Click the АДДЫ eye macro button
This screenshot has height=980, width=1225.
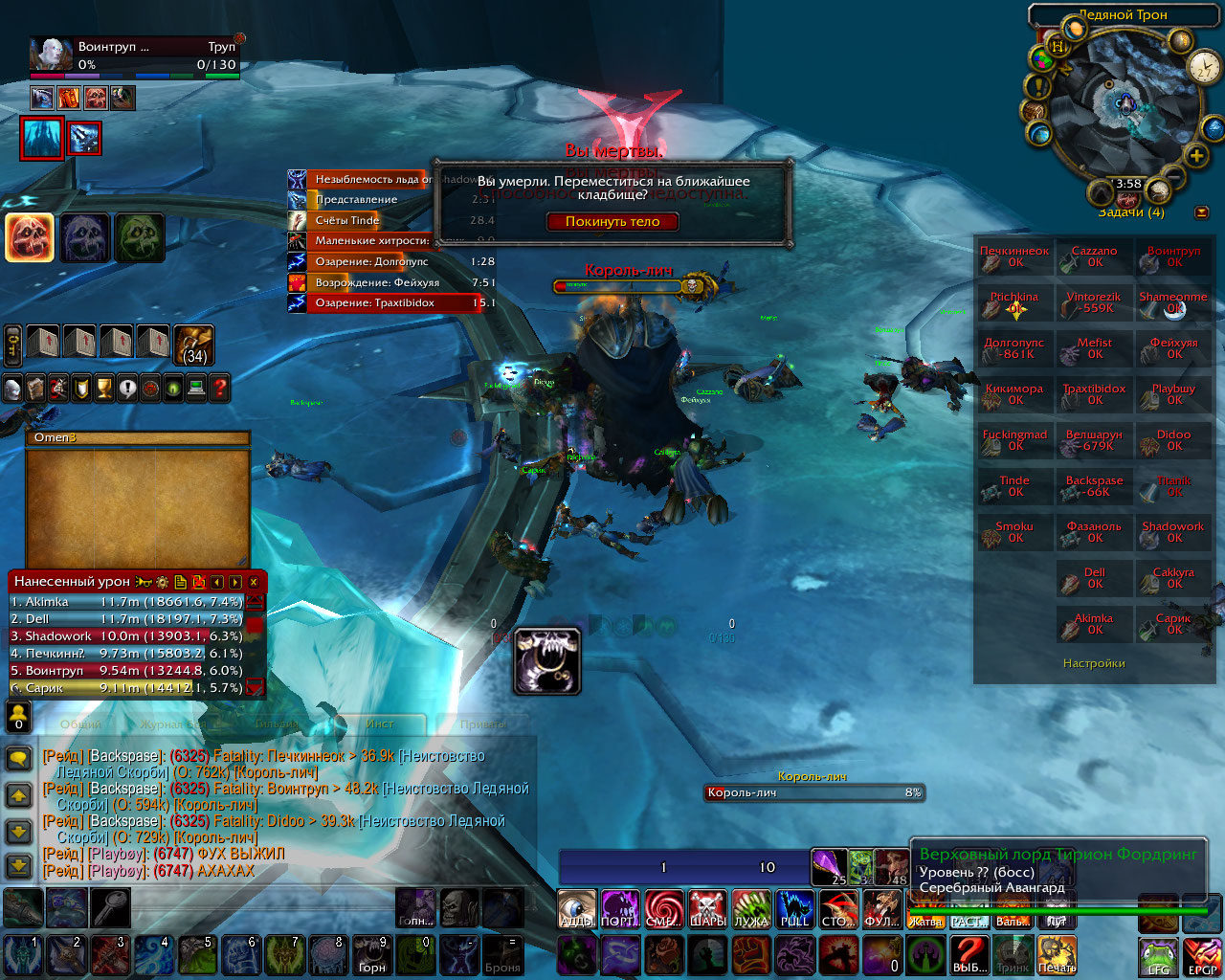[x=577, y=908]
